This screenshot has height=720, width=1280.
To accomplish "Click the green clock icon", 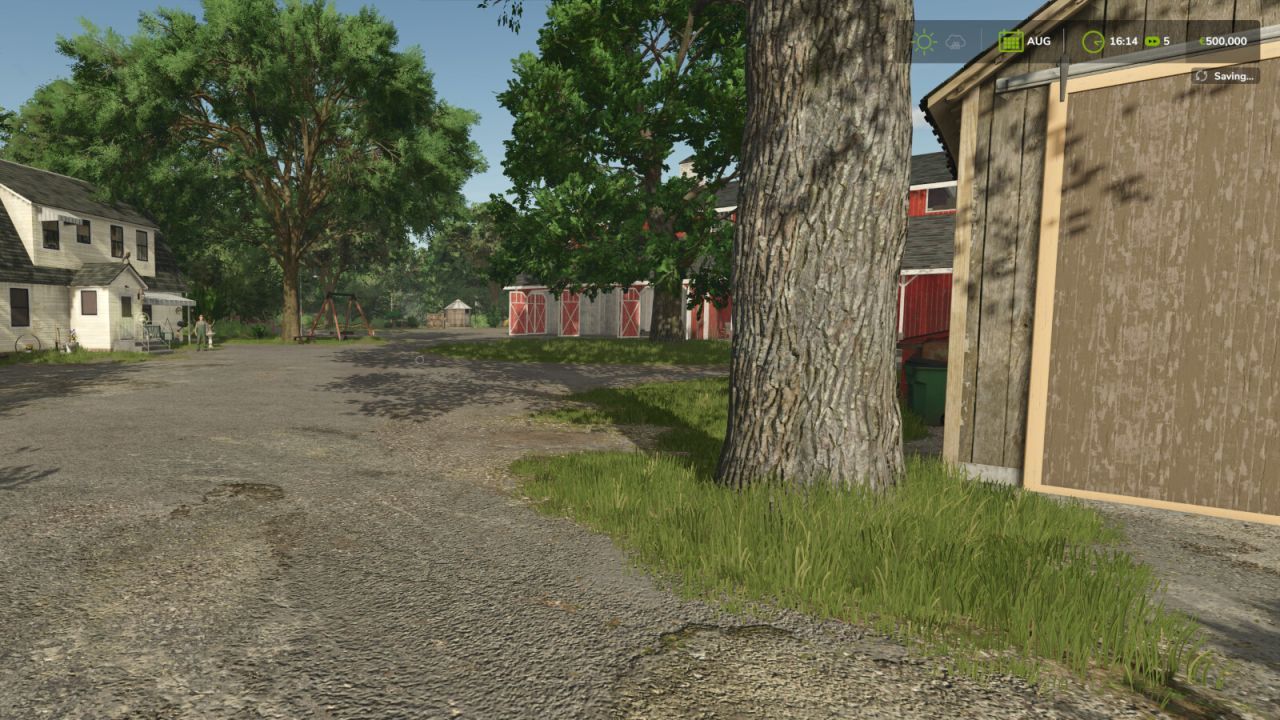I will pyautogui.click(x=1094, y=41).
